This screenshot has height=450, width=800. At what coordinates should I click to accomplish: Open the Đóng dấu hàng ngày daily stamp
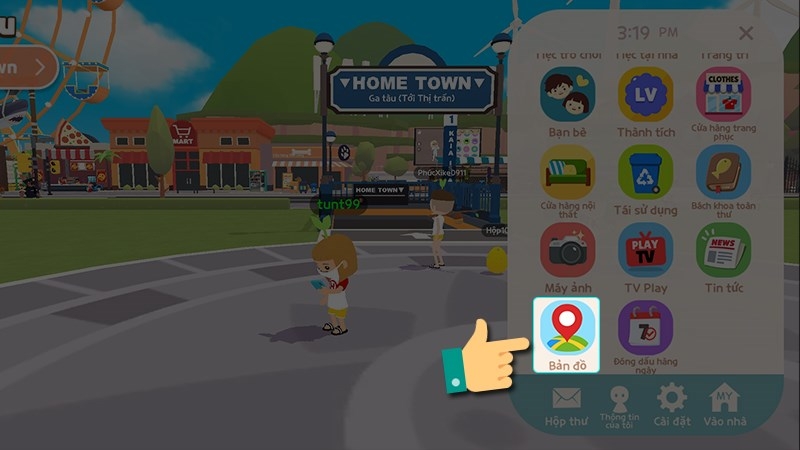point(645,330)
